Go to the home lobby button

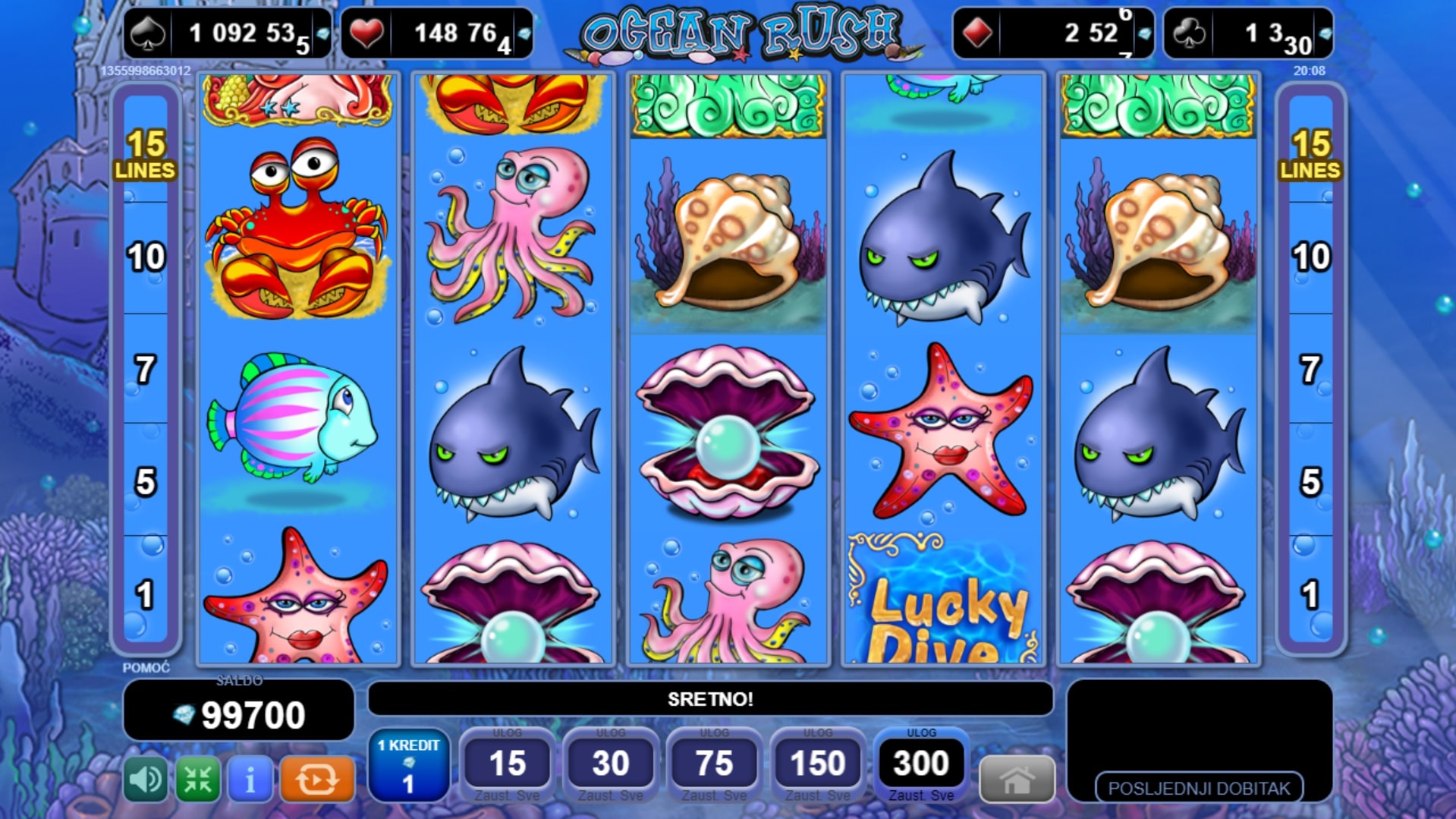click(1017, 780)
